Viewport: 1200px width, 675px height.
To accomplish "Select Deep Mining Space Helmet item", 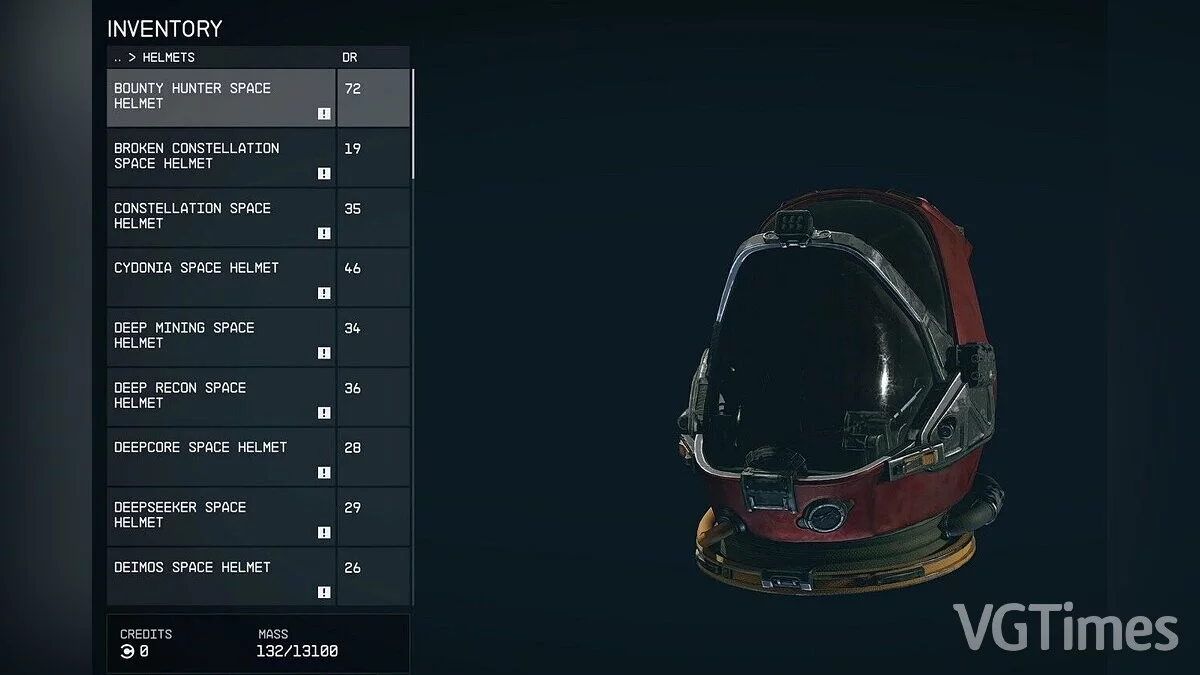I will click(x=221, y=337).
